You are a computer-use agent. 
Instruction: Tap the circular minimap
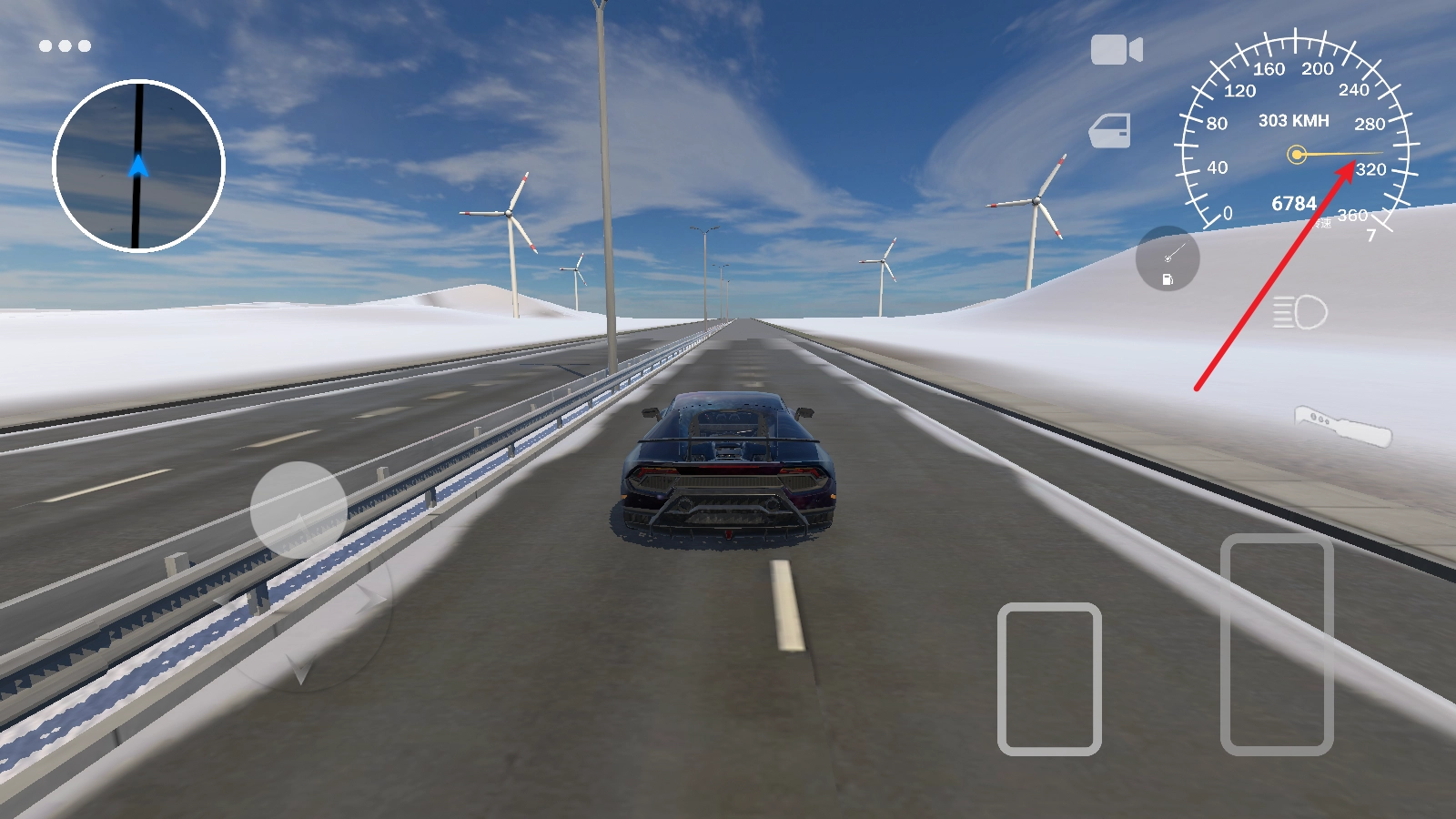138,166
